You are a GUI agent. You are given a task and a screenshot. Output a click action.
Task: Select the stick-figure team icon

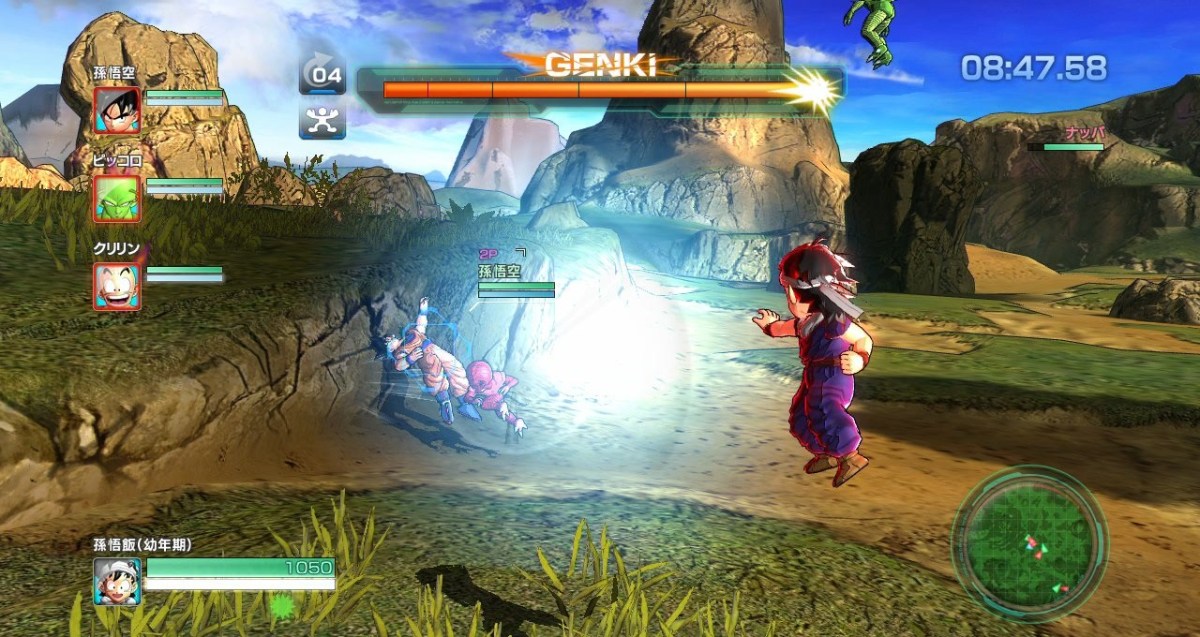click(x=322, y=122)
